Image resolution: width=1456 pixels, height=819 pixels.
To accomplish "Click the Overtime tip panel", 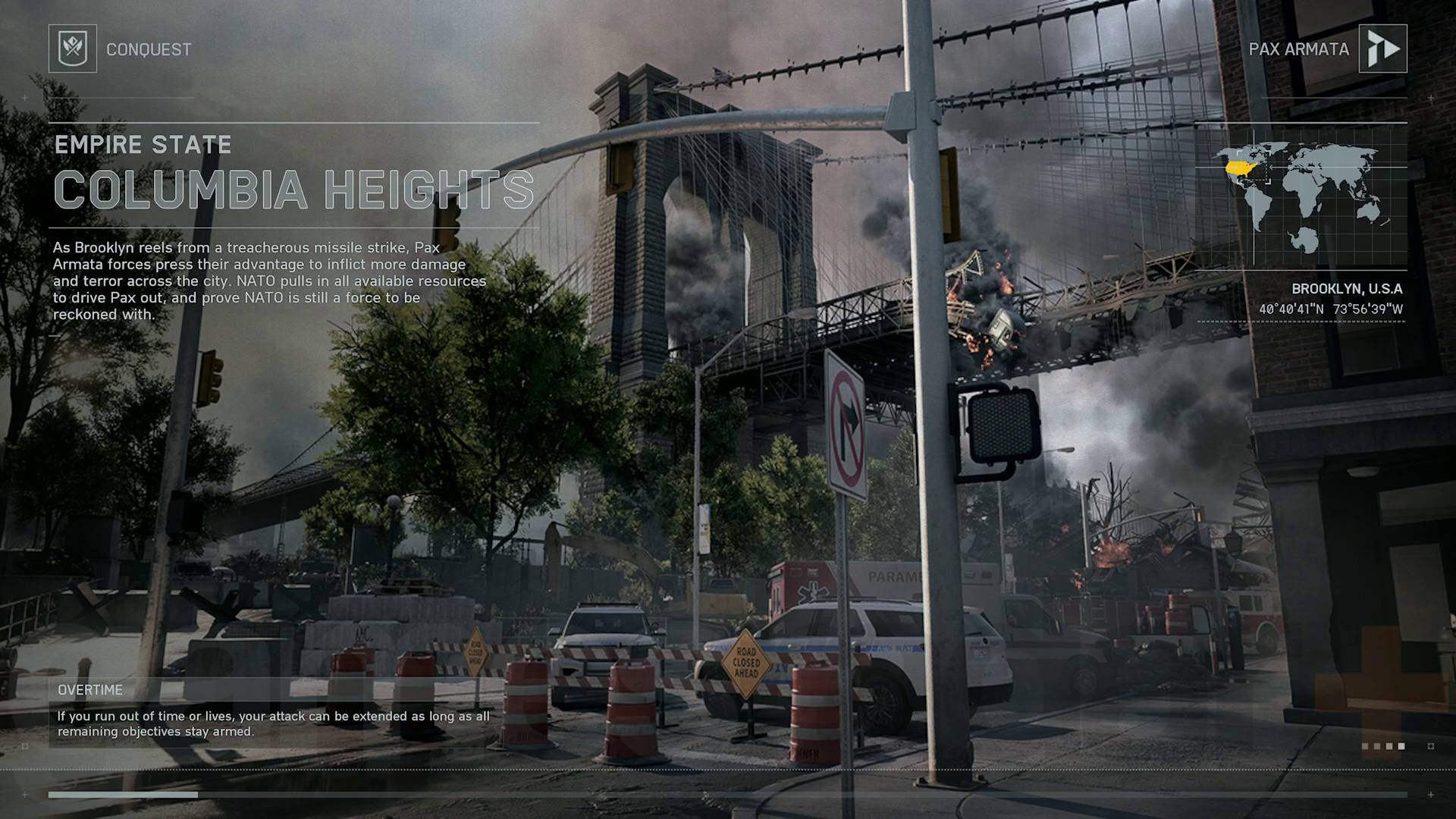I will point(273,712).
